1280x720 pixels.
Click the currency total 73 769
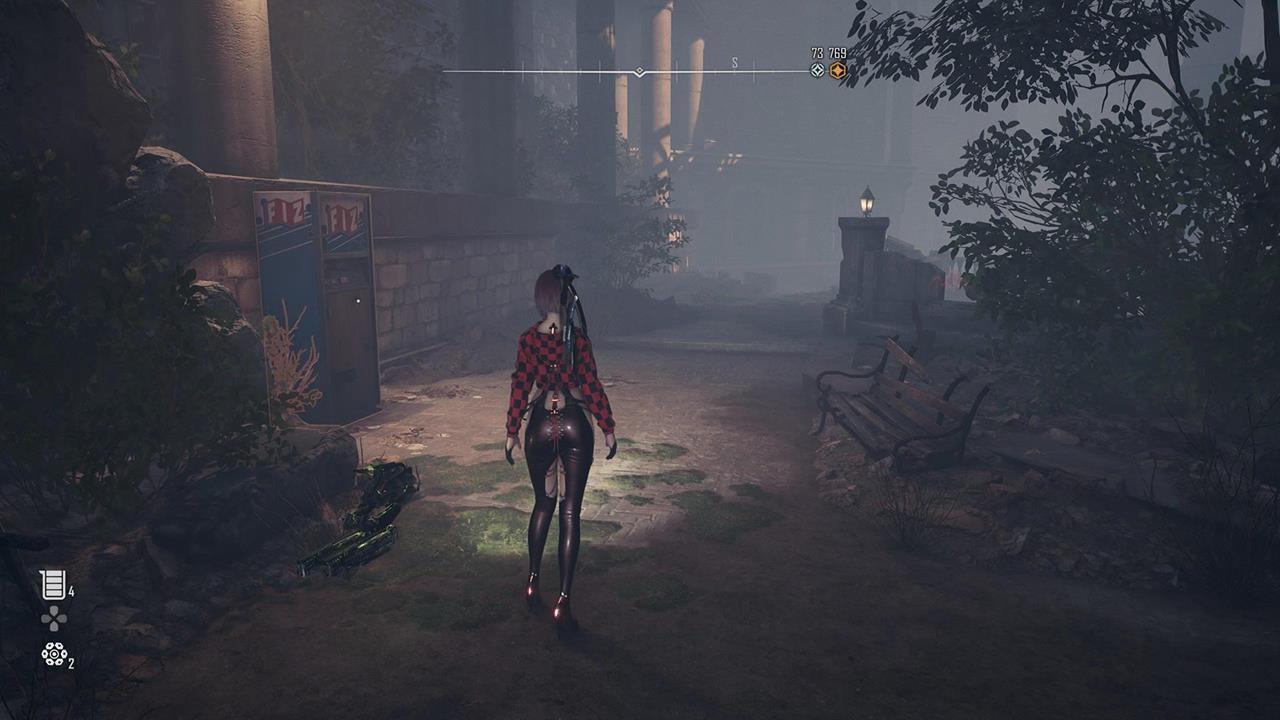[828, 53]
